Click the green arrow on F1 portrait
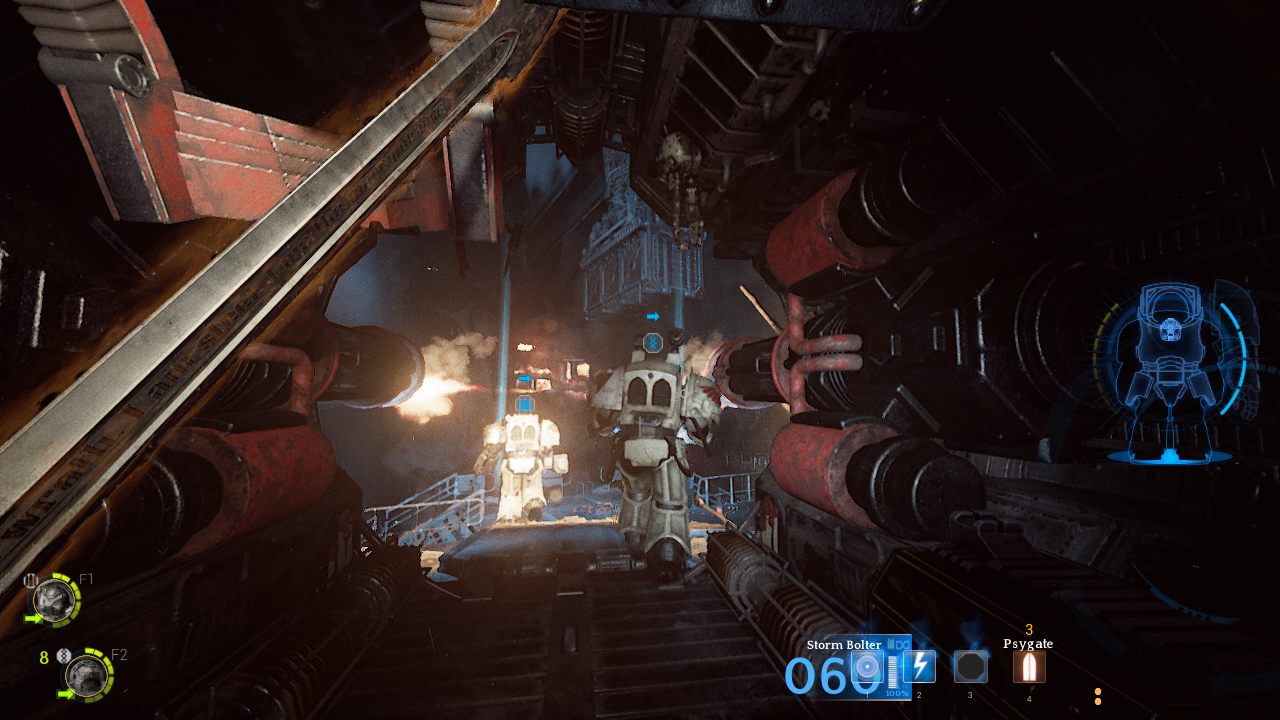 tap(33, 618)
